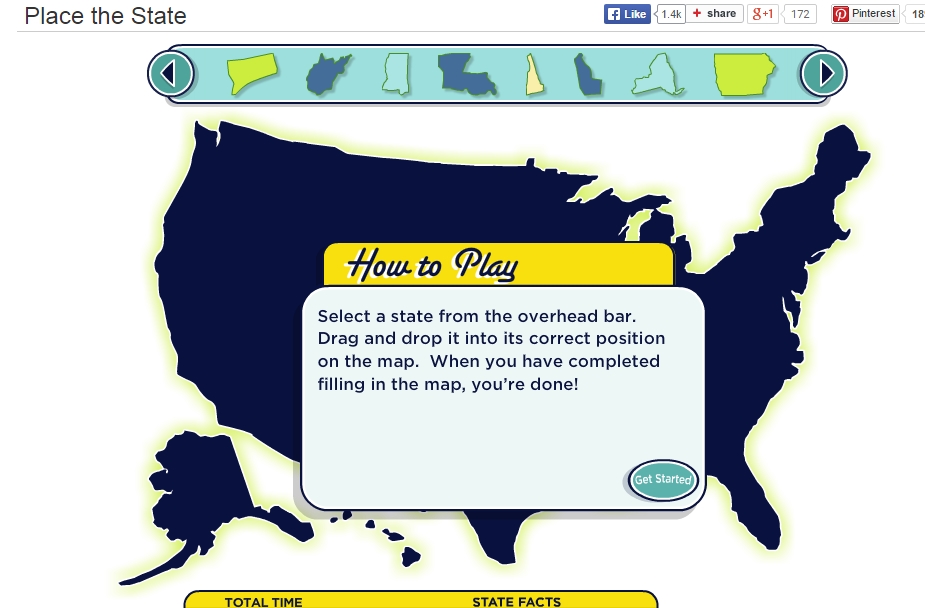Screen dimensions: 925x608
Task: Select the New York state shape
Action: point(661,74)
